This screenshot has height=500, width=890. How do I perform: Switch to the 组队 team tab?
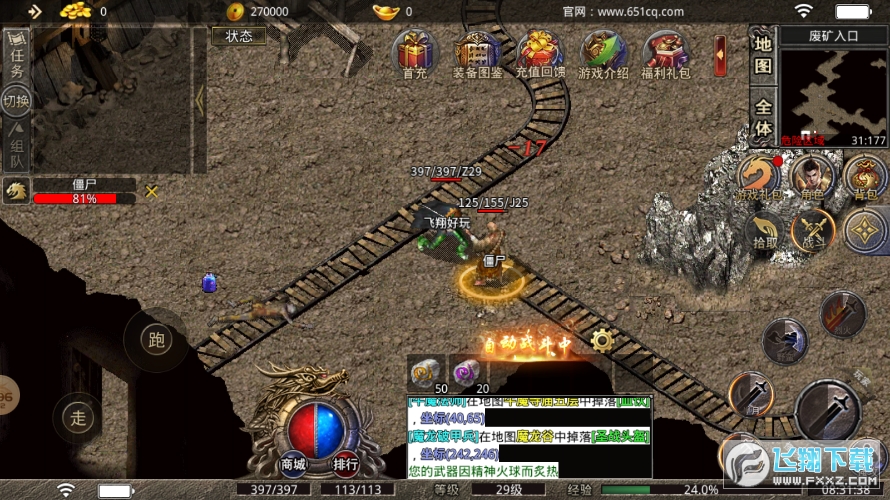[16, 147]
